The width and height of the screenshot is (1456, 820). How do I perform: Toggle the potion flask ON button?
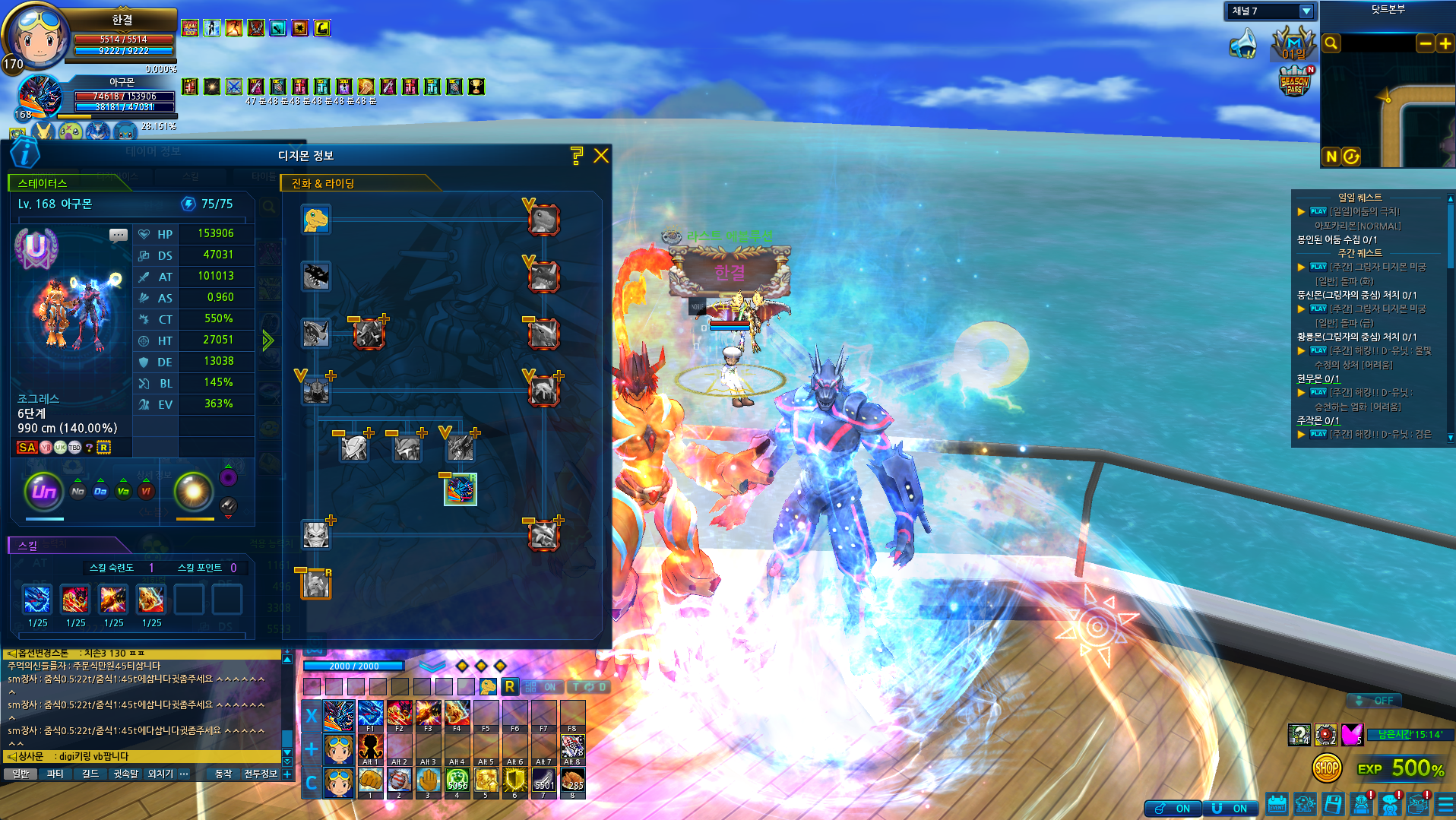[1173, 808]
